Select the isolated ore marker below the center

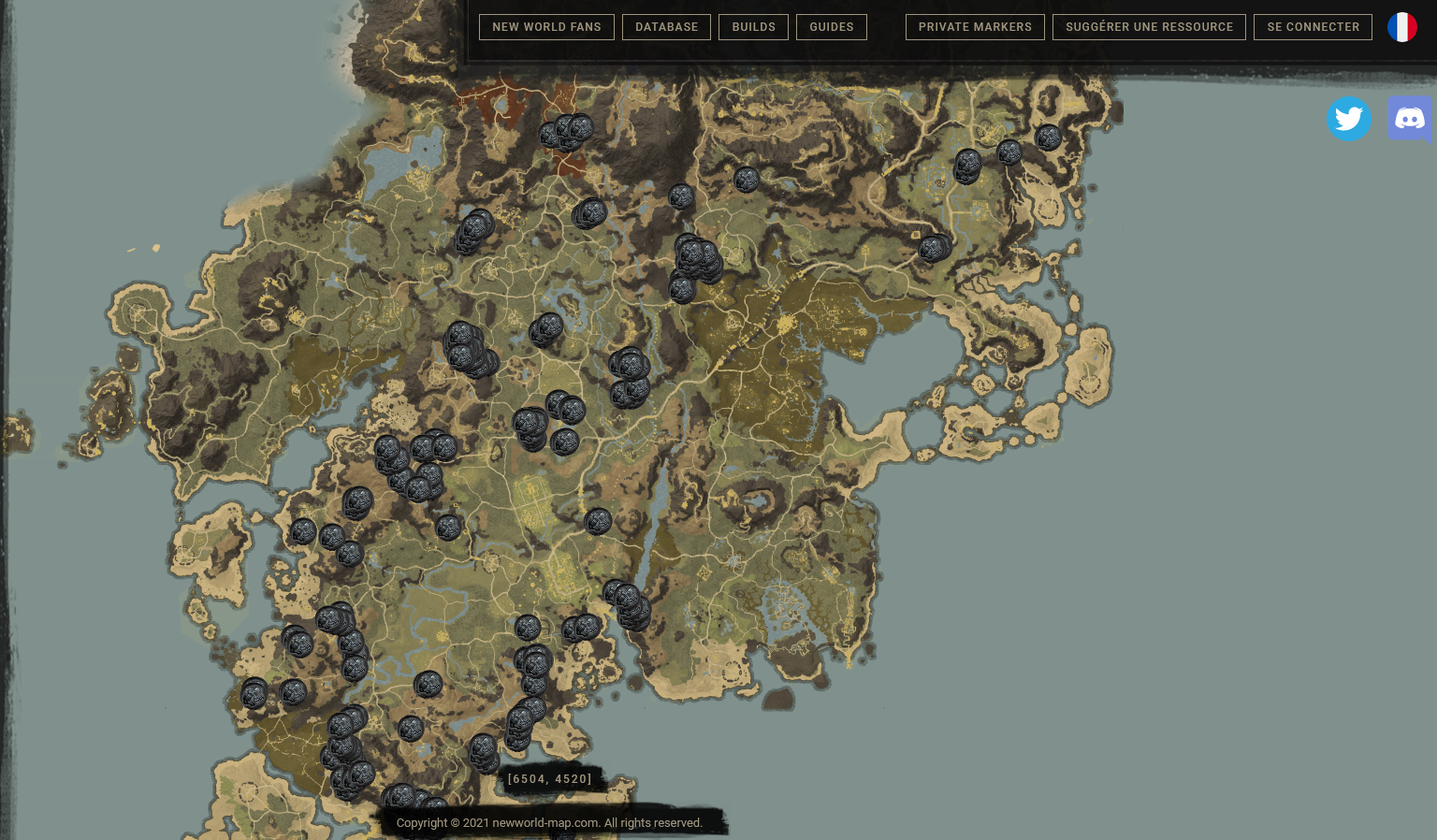[x=600, y=522]
